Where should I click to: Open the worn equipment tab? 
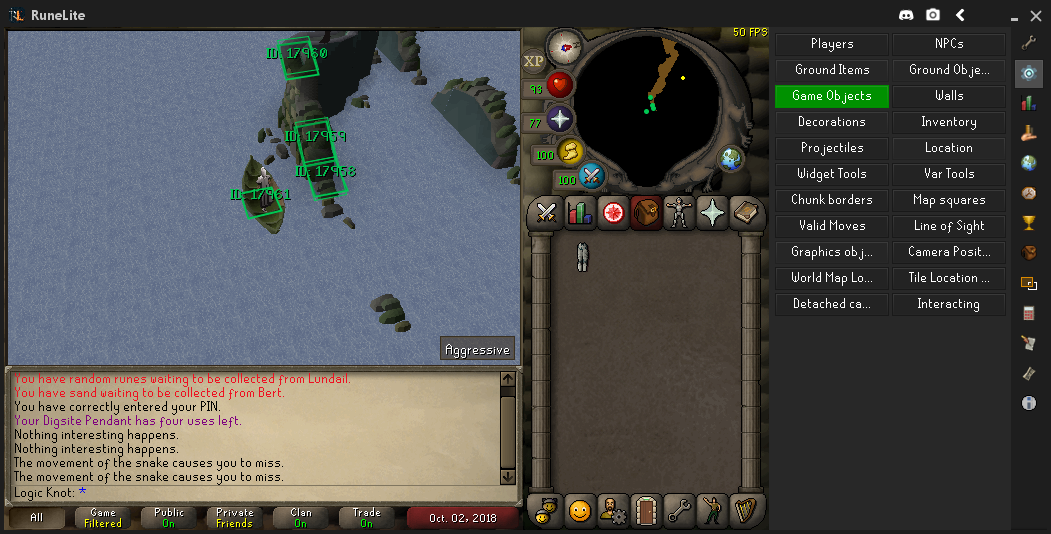678,212
